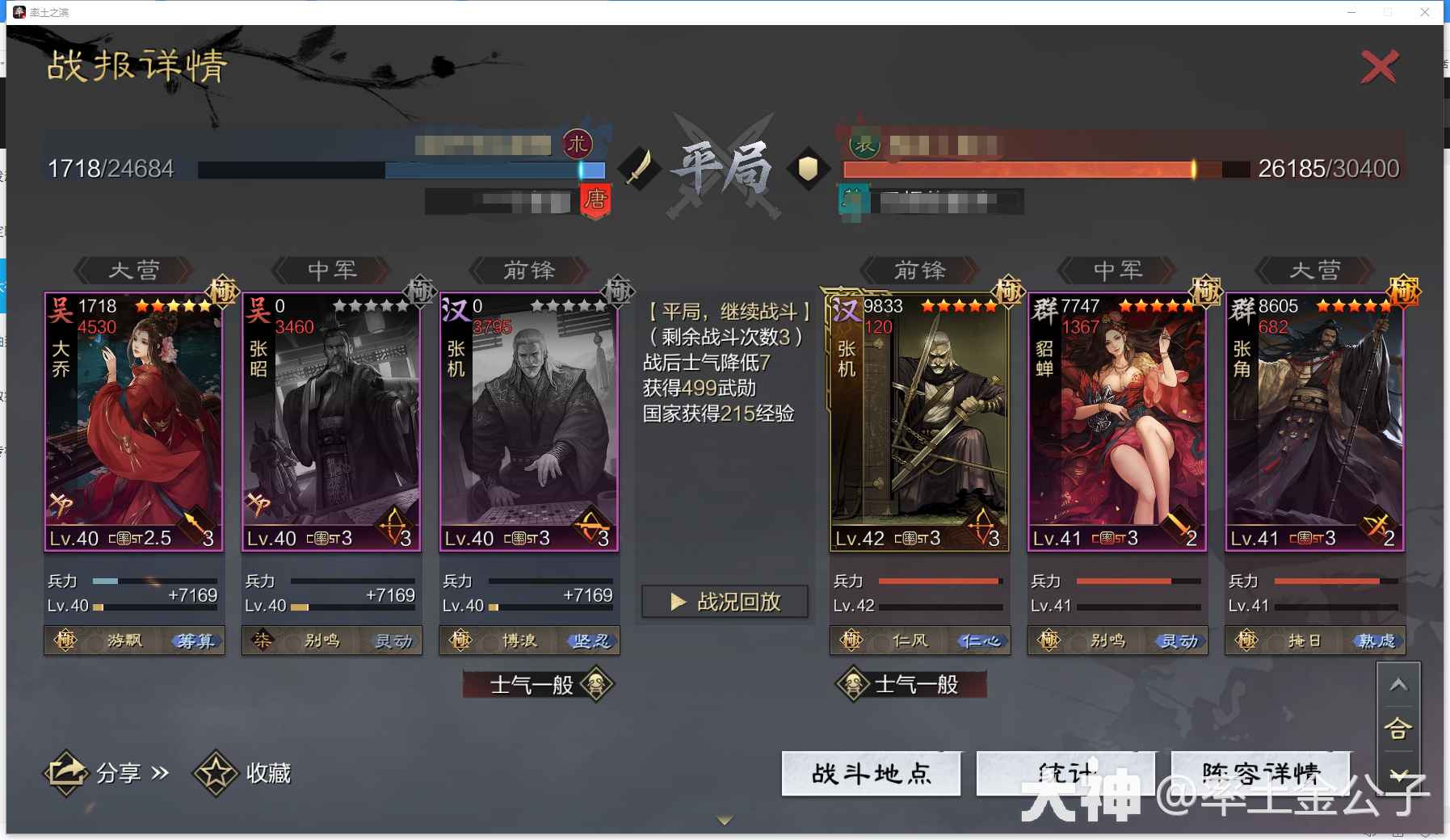Image resolution: width=1450 pixels, height=840 pixels.
Task: Click the 仁心 skill badge under 张机
Action: (x=981, y=640)
